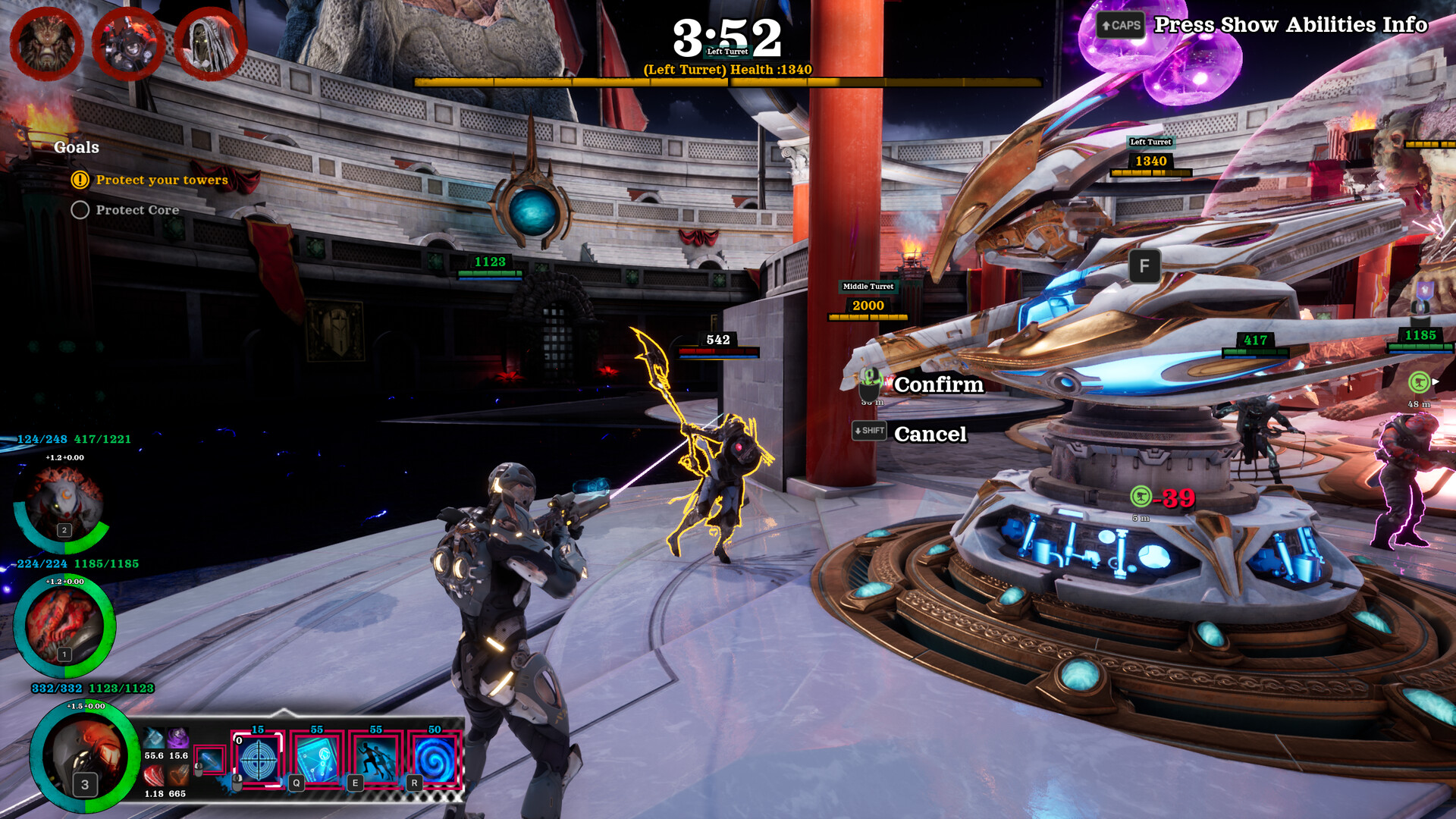The width and height of the screenshot is (1456, 819).
Task: Click the Protect your towers goal
Action: 161,180
